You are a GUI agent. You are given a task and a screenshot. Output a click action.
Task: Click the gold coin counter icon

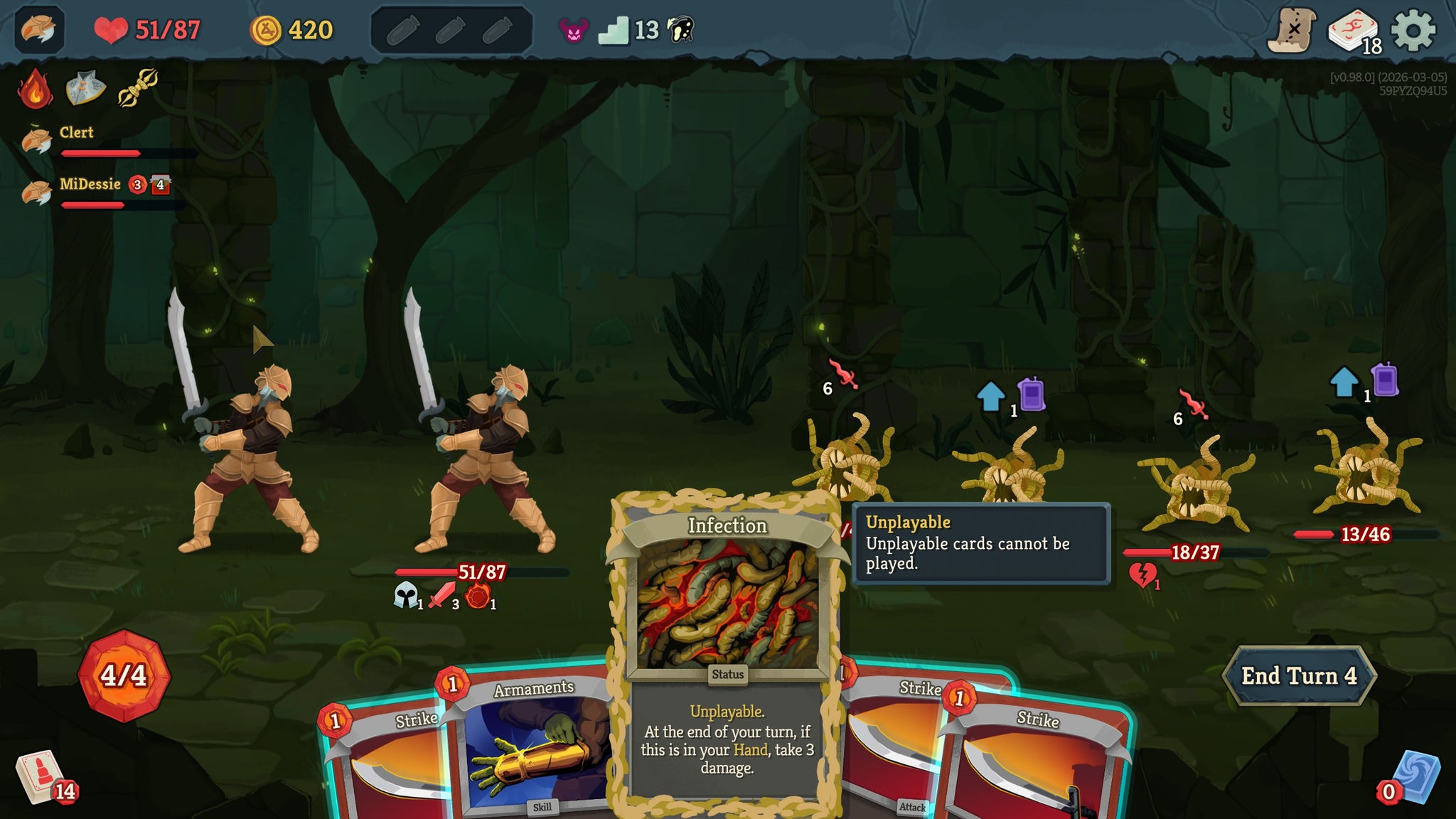point(266,31)
